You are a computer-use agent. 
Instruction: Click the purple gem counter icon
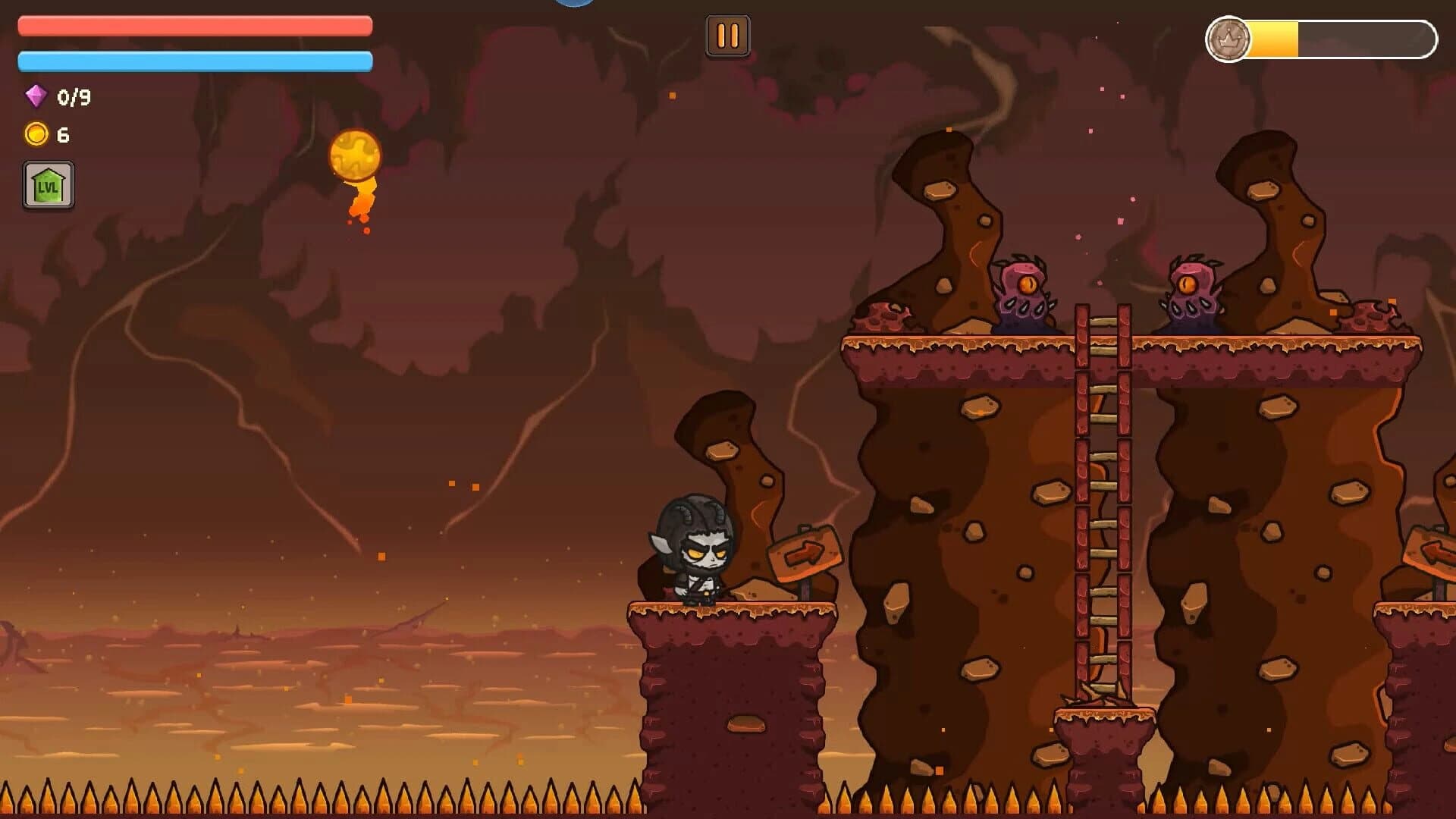(34, 96)
